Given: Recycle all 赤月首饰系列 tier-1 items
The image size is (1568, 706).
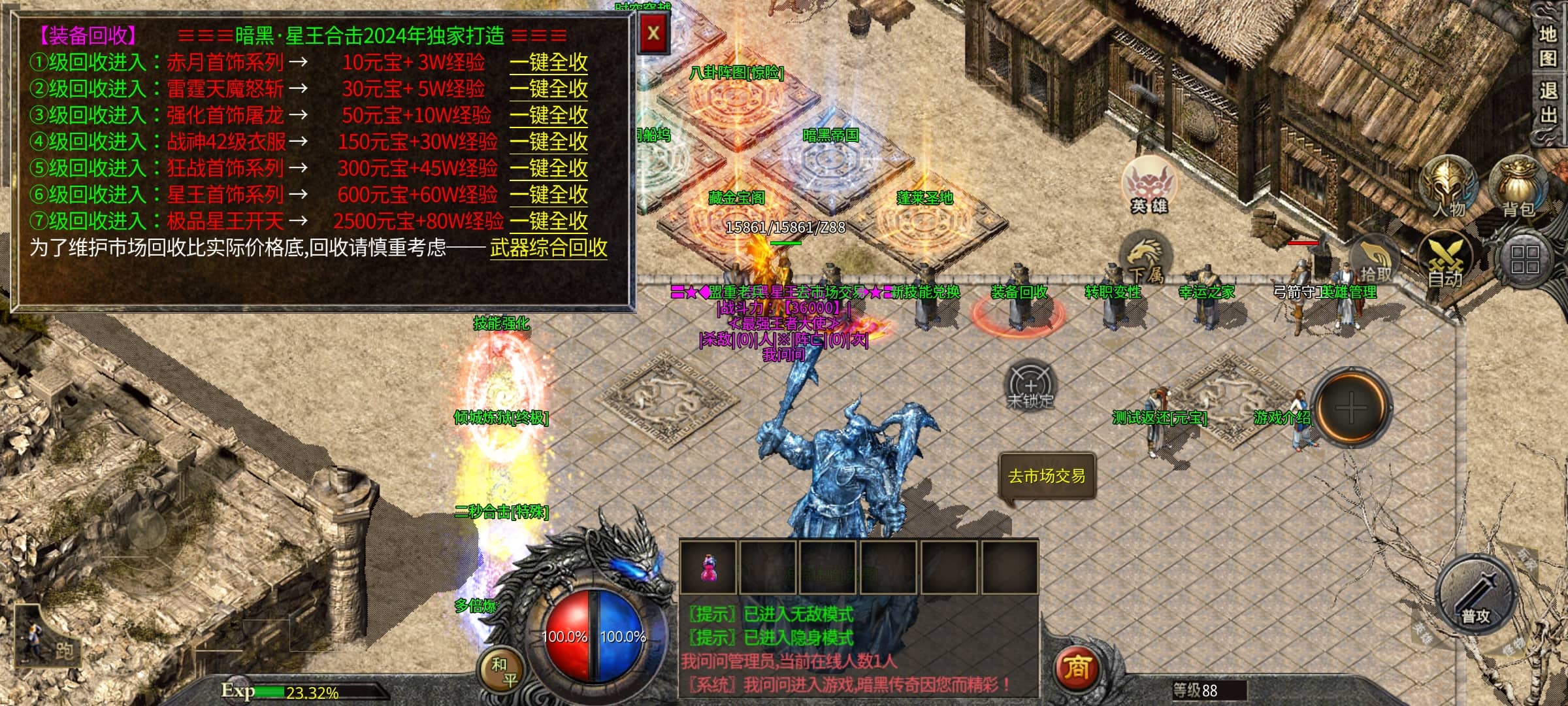Looking at the screenshot, I should click(x=548, y=63).
